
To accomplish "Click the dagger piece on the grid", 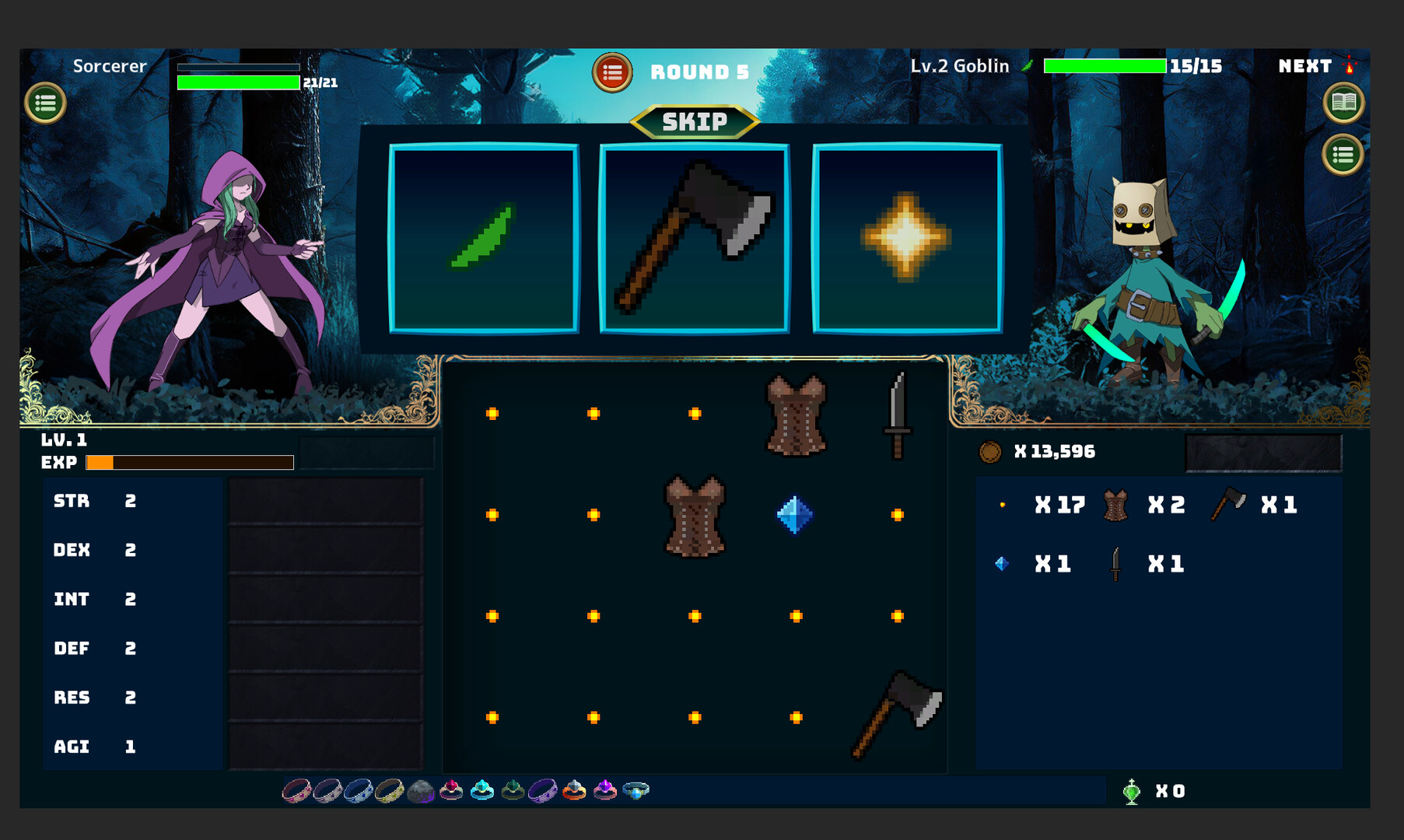I will coord(898,415).
